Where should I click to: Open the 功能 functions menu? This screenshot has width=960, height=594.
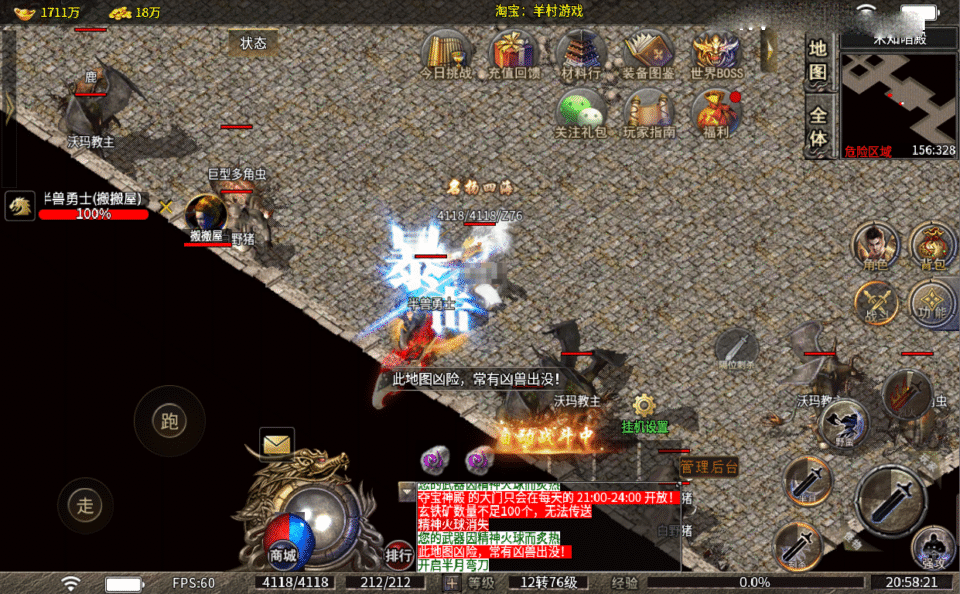click(x=932, y=302)
